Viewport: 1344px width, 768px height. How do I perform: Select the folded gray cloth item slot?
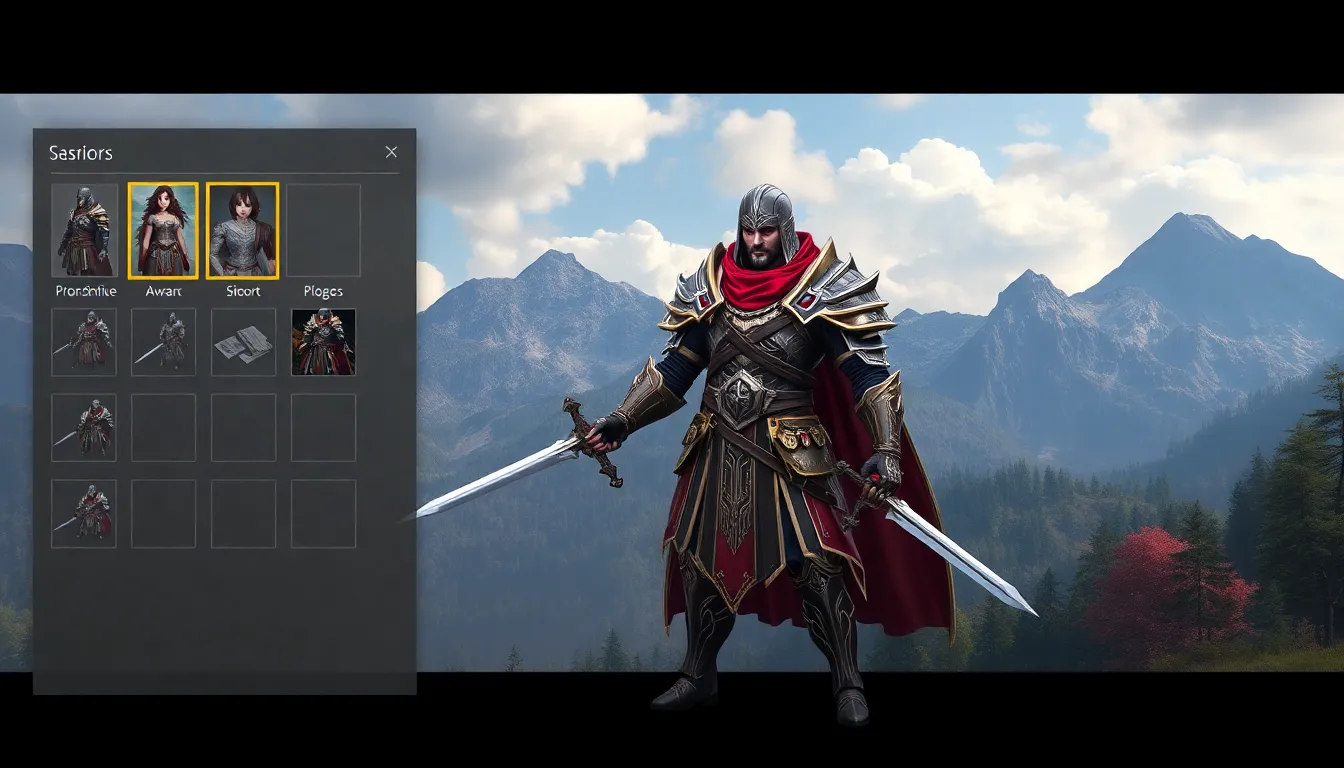coord(243,342)
